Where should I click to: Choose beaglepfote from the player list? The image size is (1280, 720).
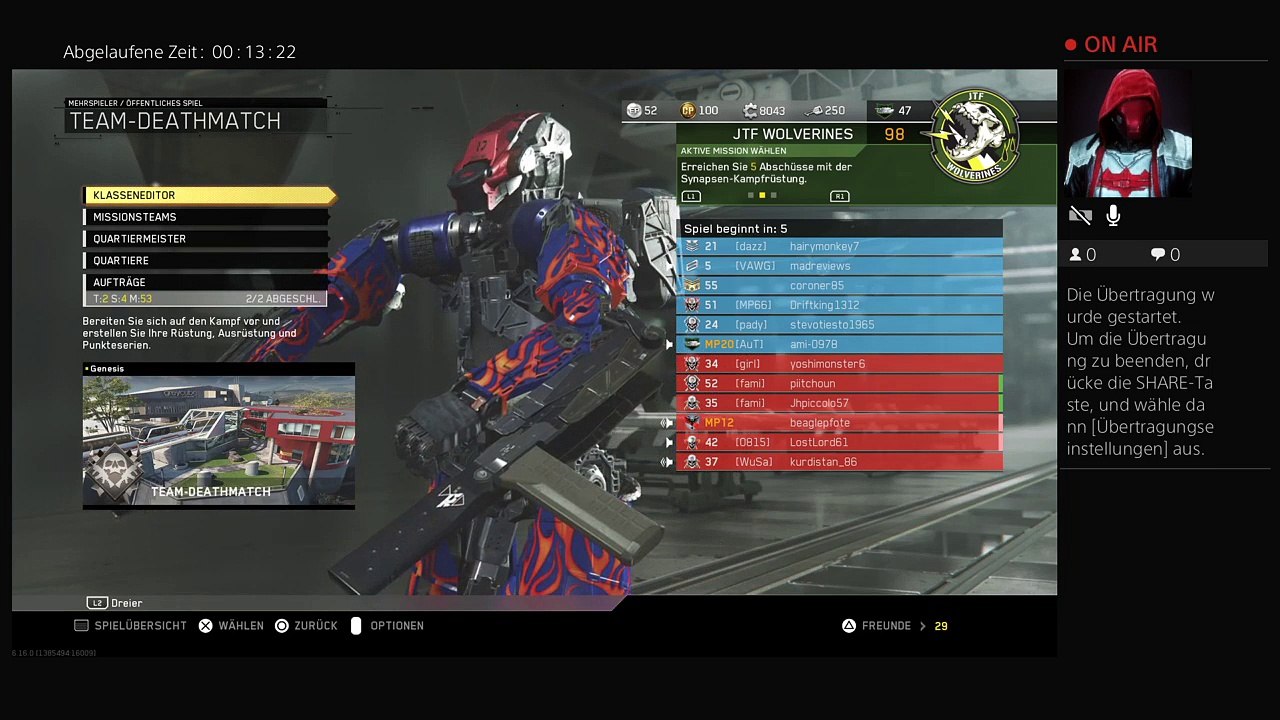pos(840,422)
